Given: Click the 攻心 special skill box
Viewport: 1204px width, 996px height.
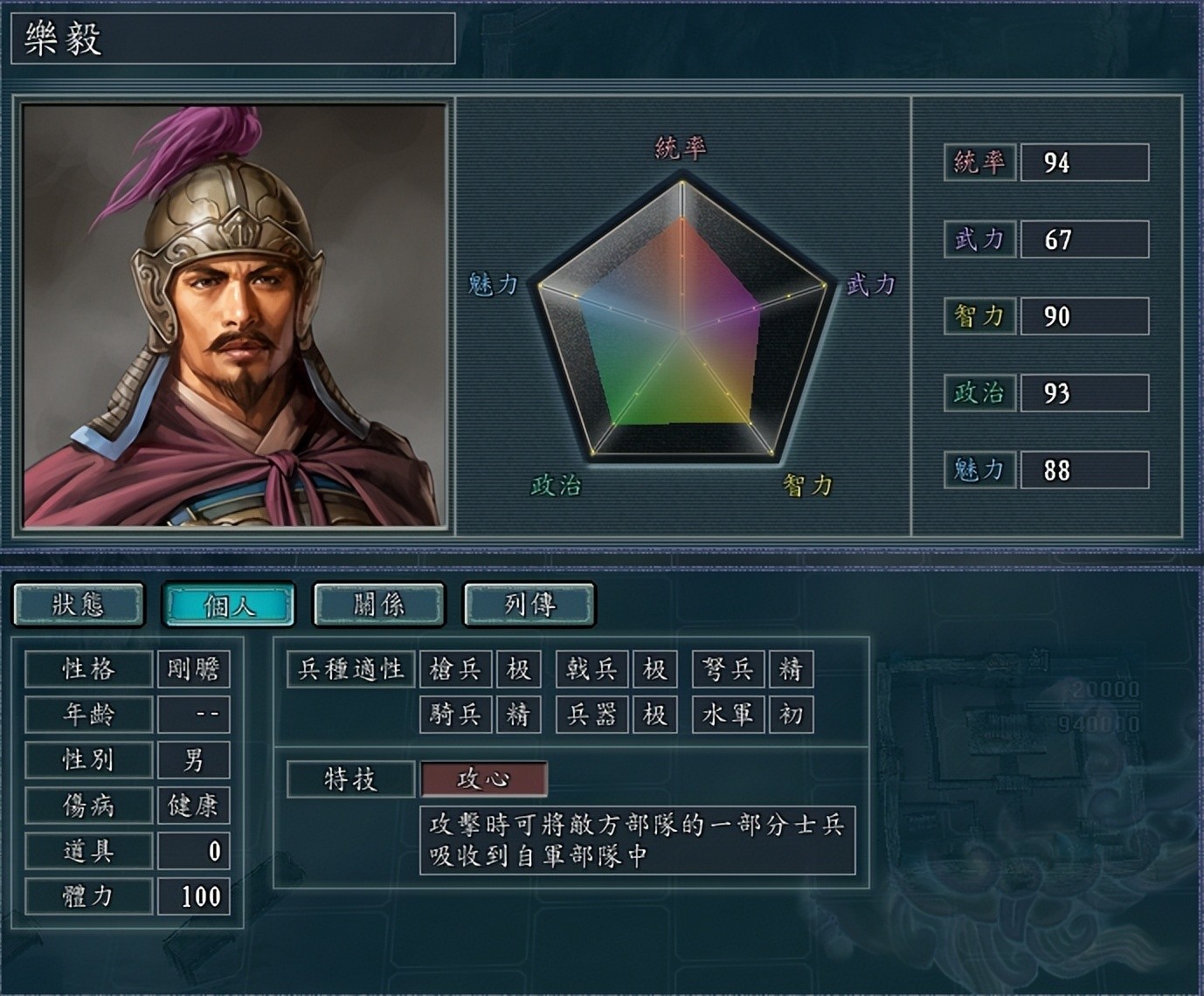Looking at the screenshot, I should coord(484,779).
